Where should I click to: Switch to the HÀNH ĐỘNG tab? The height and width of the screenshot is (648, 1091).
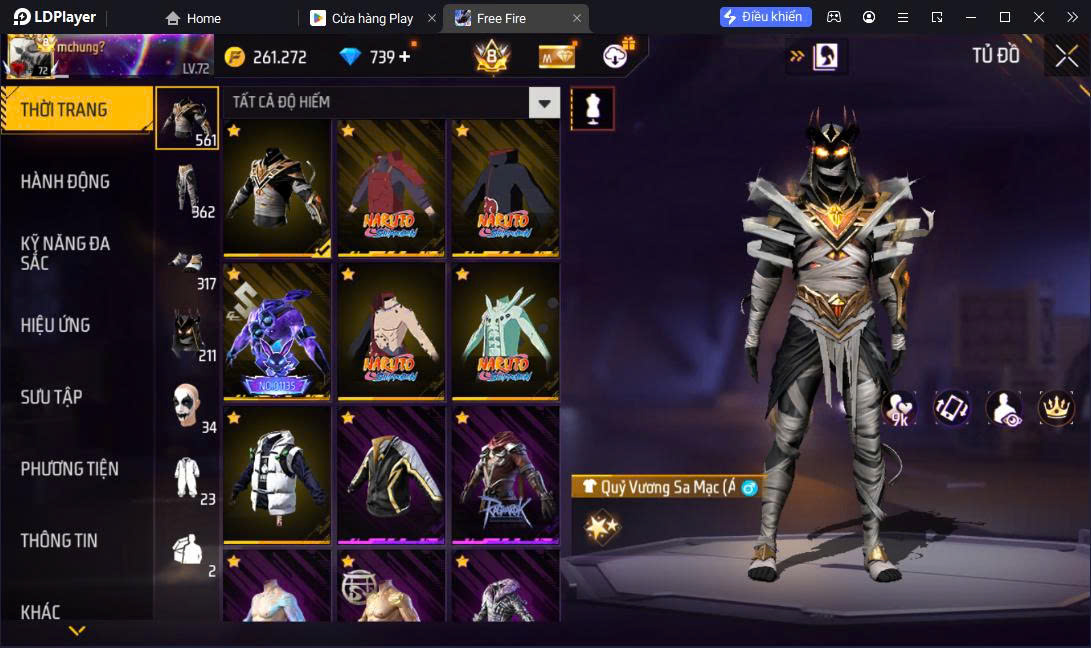coord(66,181)
